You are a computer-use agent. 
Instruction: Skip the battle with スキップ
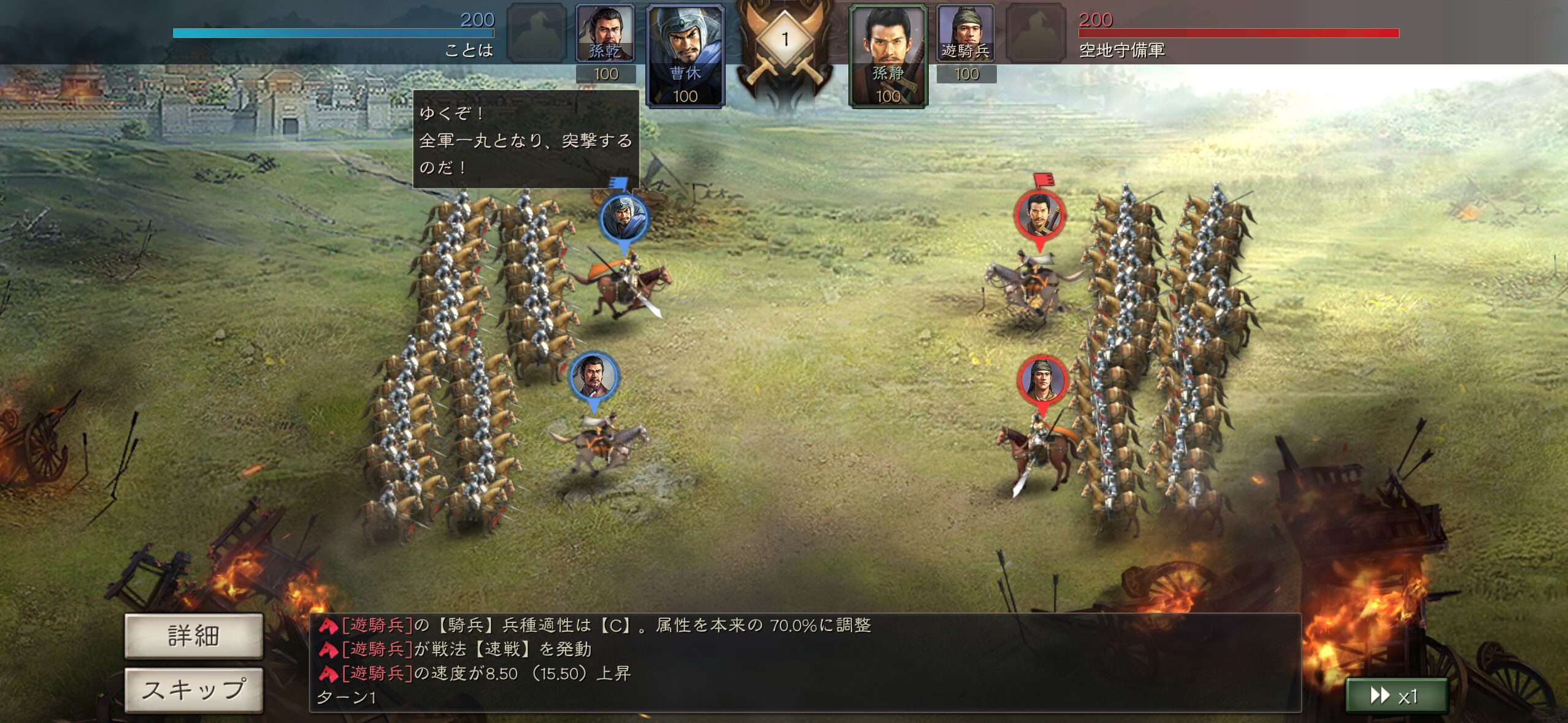click(x=193, y=689)
